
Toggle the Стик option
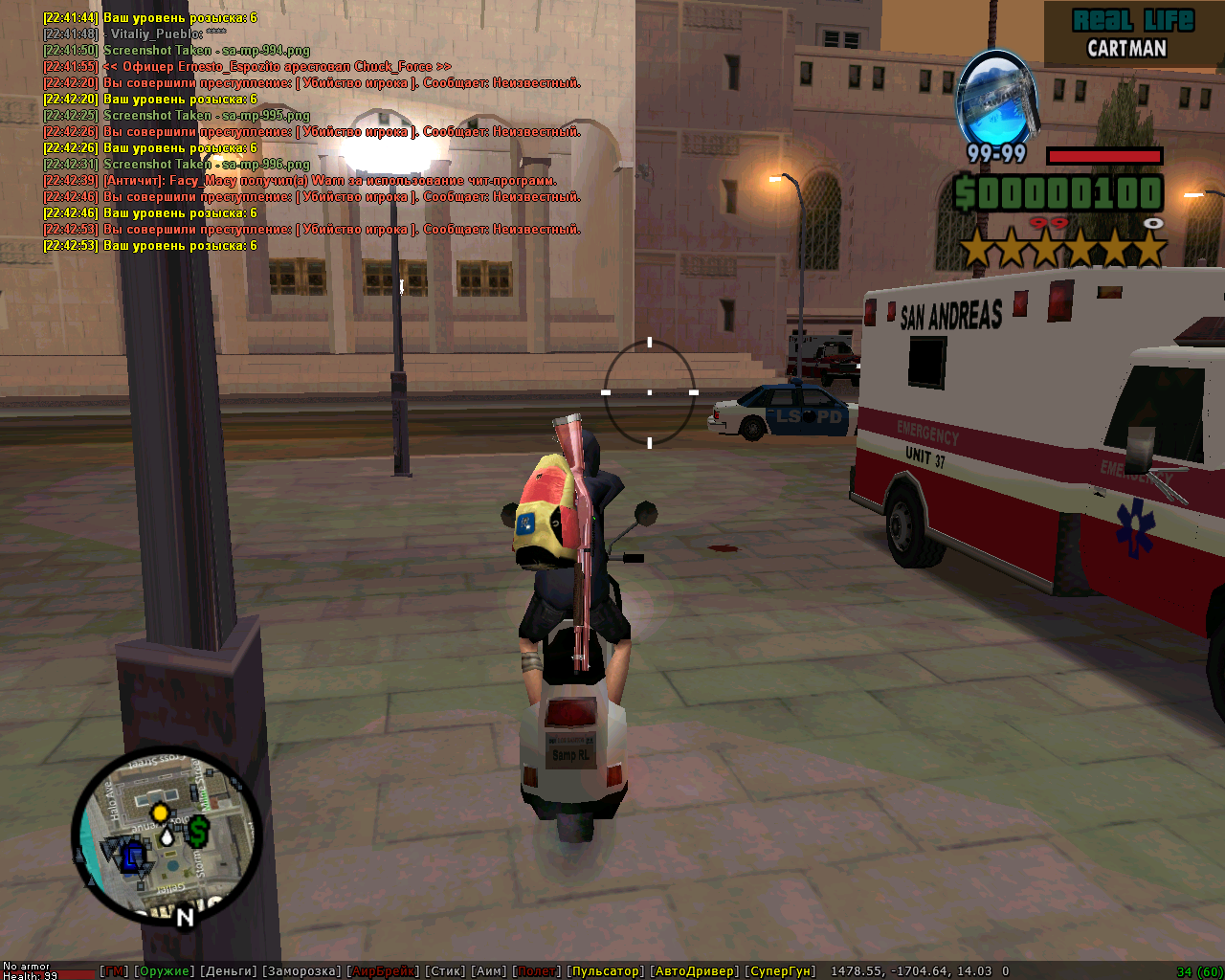(446, 971)
